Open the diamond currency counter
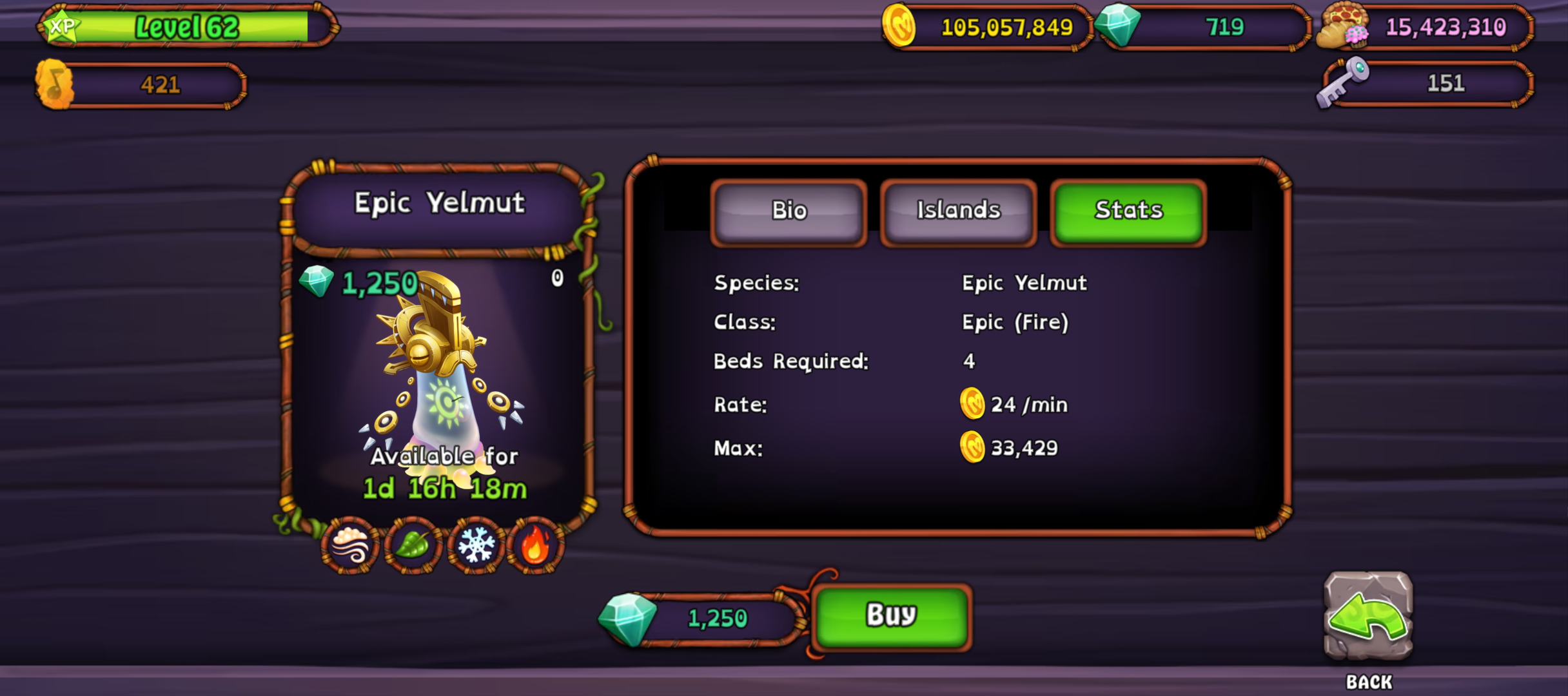This screenshot has width=1568, height=696. click(1204, 27)
